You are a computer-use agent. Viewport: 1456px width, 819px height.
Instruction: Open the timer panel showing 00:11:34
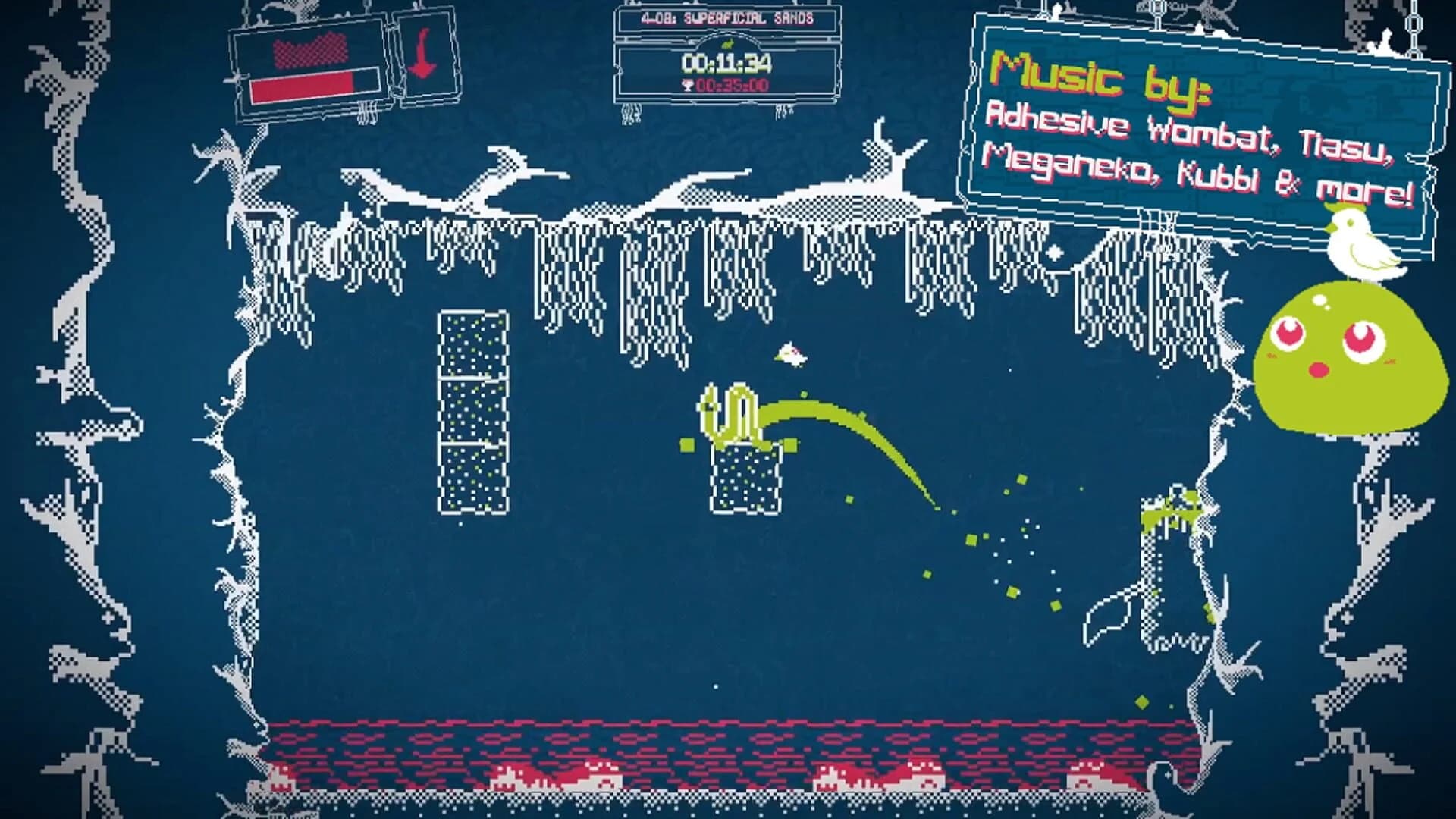[x=728, y=62]
